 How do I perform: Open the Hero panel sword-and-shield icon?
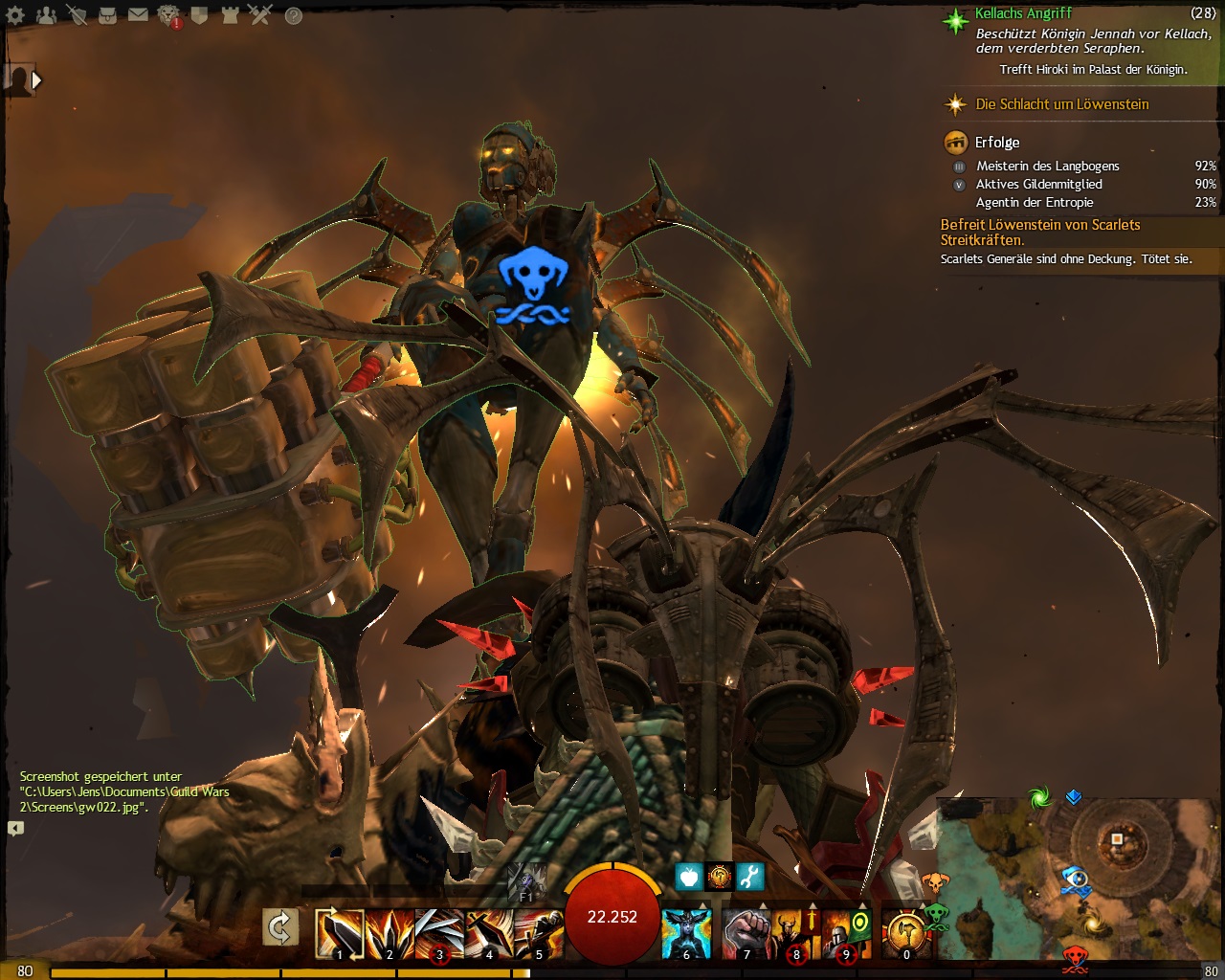pos(77,15)
